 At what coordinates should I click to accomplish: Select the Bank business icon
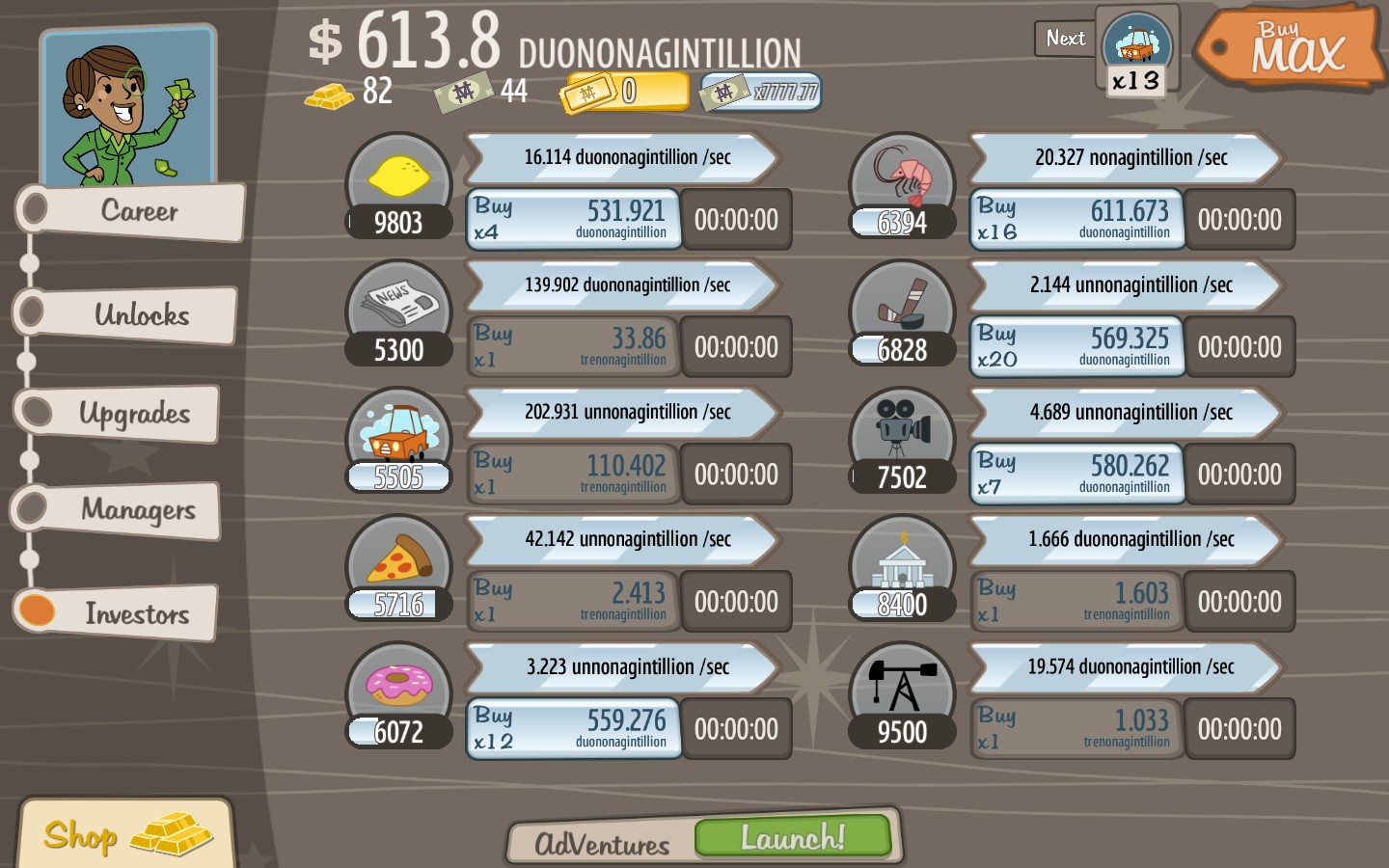(902, 561)
